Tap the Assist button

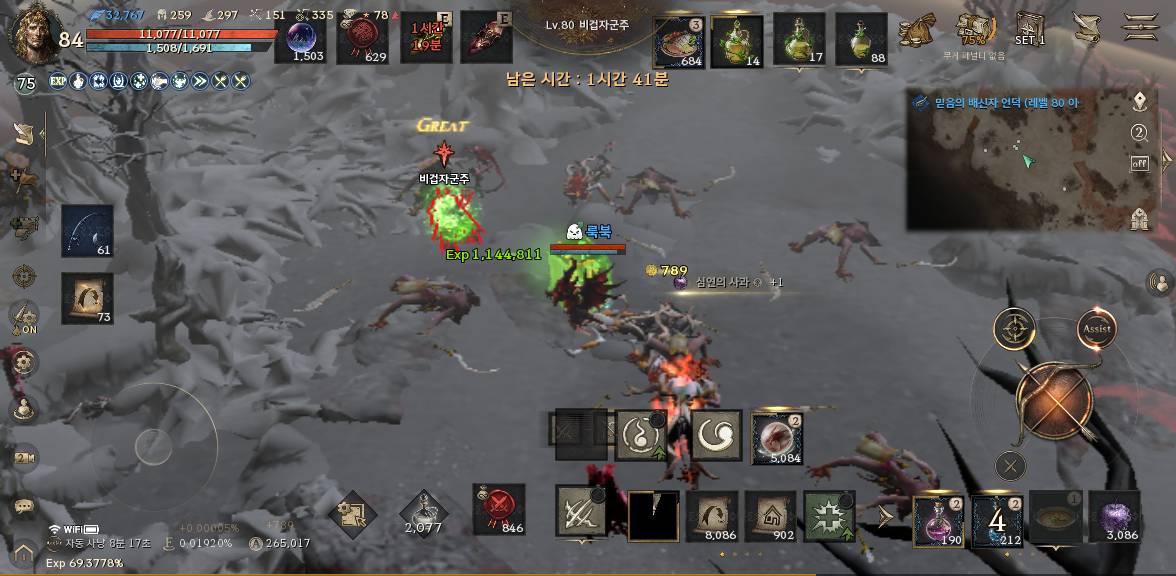1096,329
